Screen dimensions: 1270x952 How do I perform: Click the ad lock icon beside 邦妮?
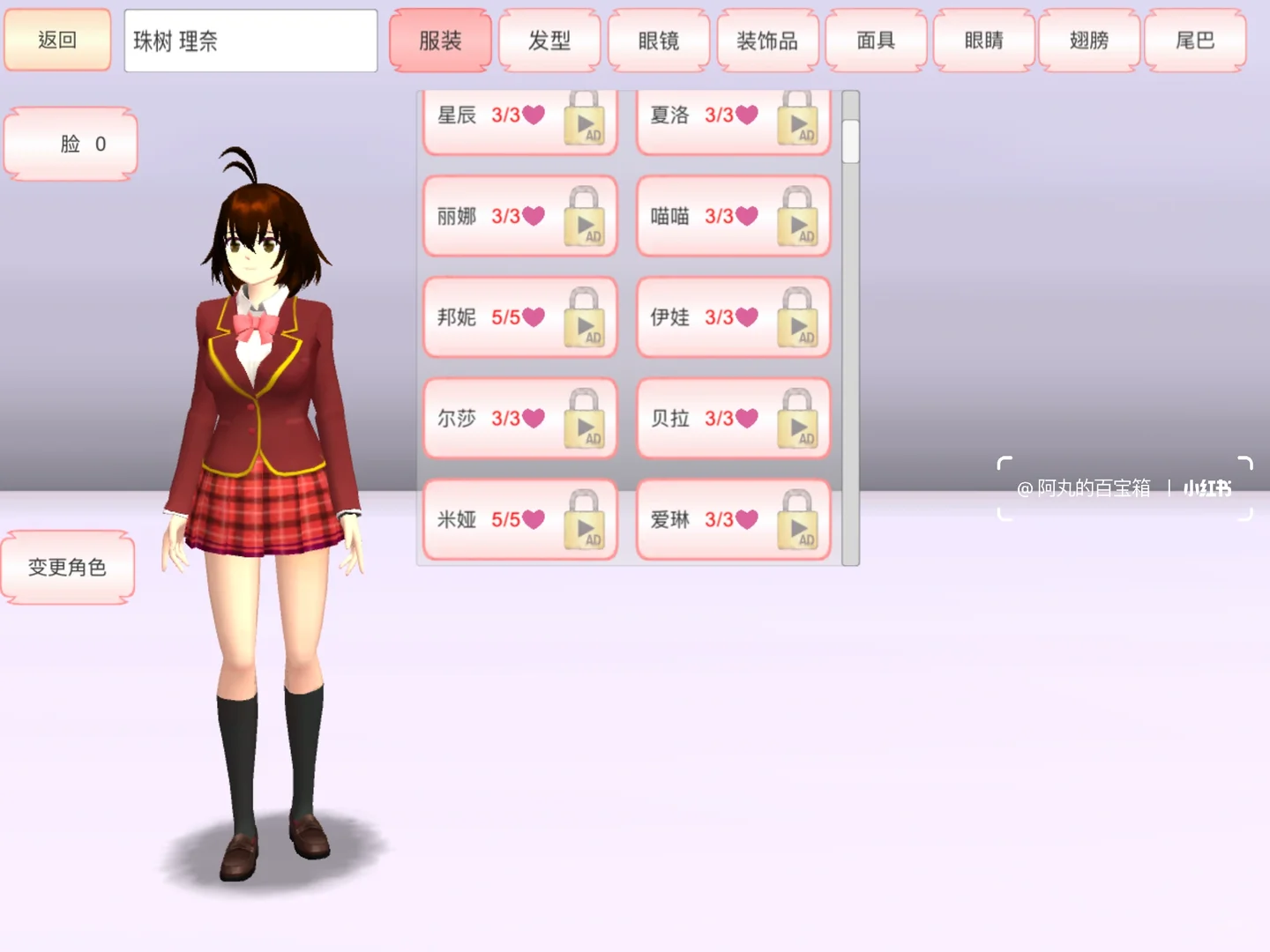coord(585,317)
